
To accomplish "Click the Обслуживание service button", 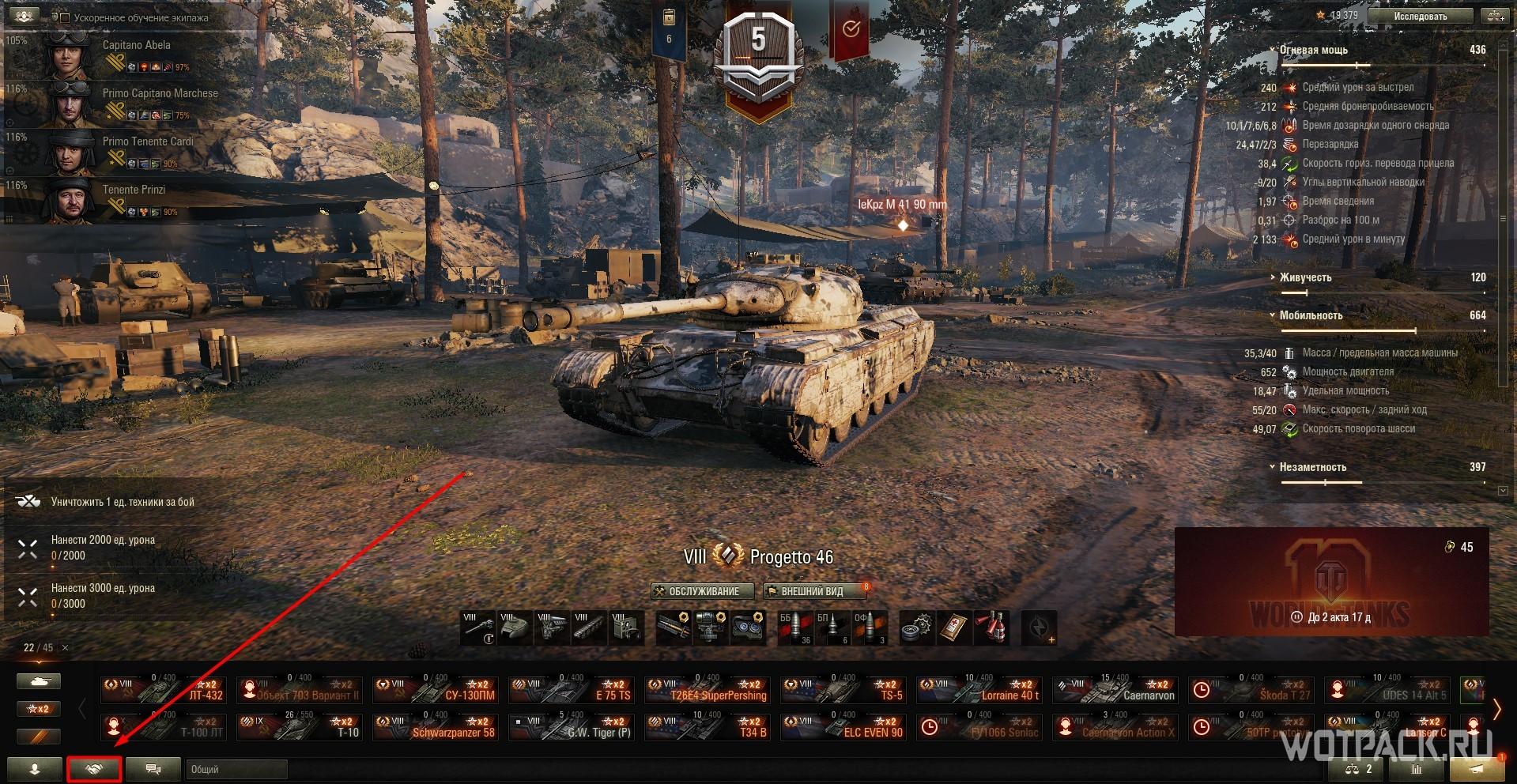I will coord(696,591).
